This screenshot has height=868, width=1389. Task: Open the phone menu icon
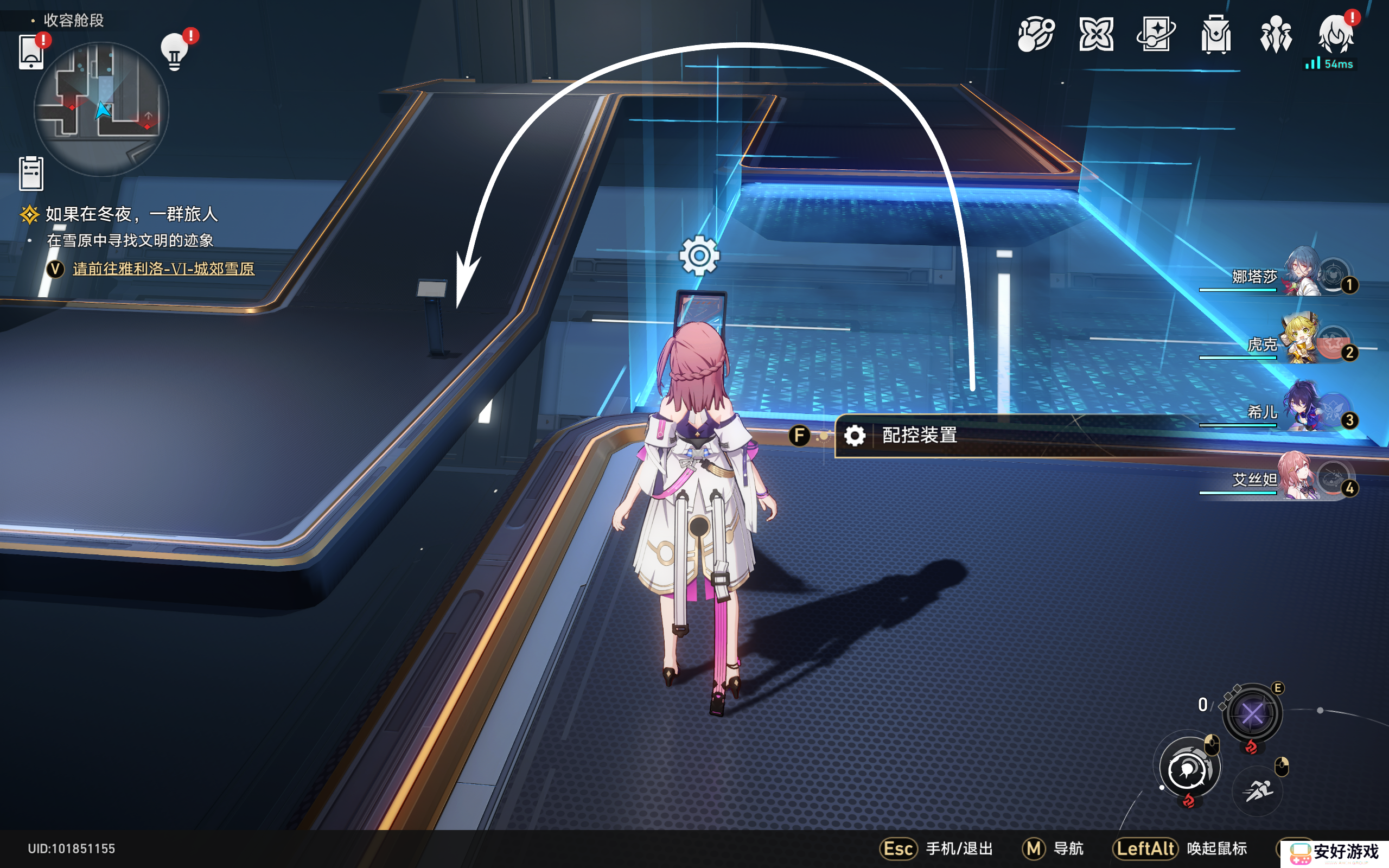(31, 52)
